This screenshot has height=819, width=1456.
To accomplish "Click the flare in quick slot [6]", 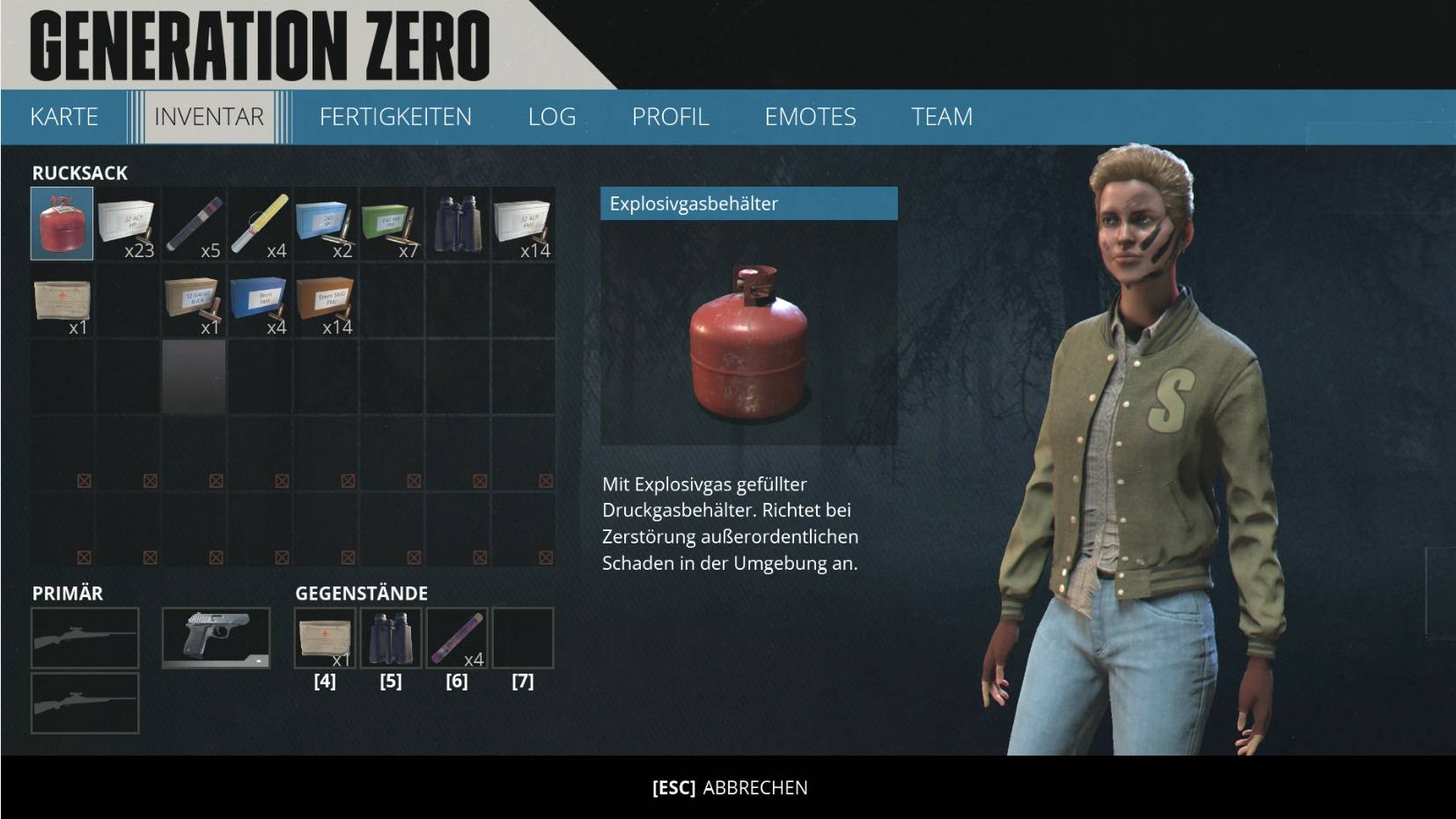I will pos(458,638).
